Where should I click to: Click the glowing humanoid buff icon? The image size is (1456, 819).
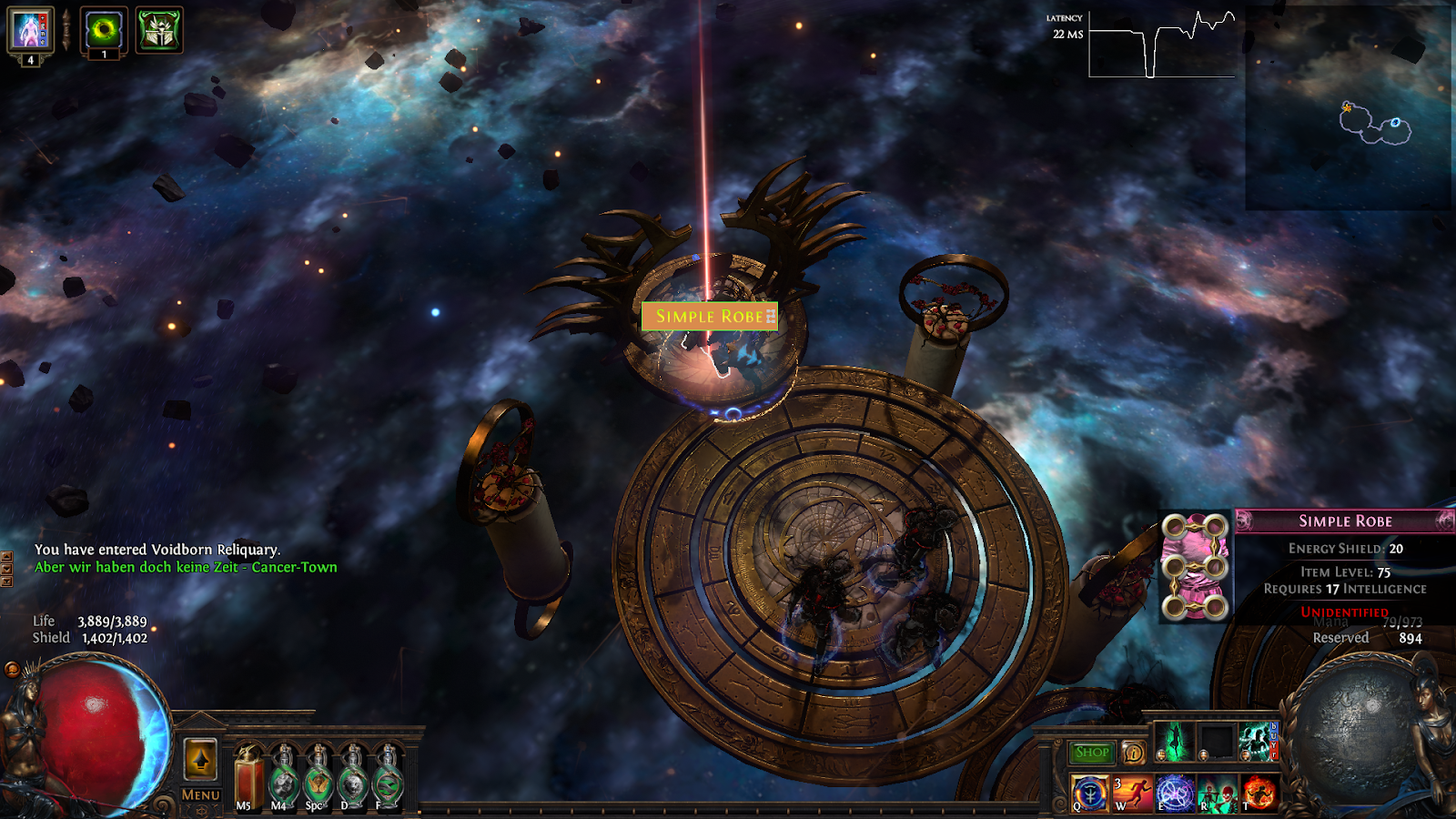point(31,30)
